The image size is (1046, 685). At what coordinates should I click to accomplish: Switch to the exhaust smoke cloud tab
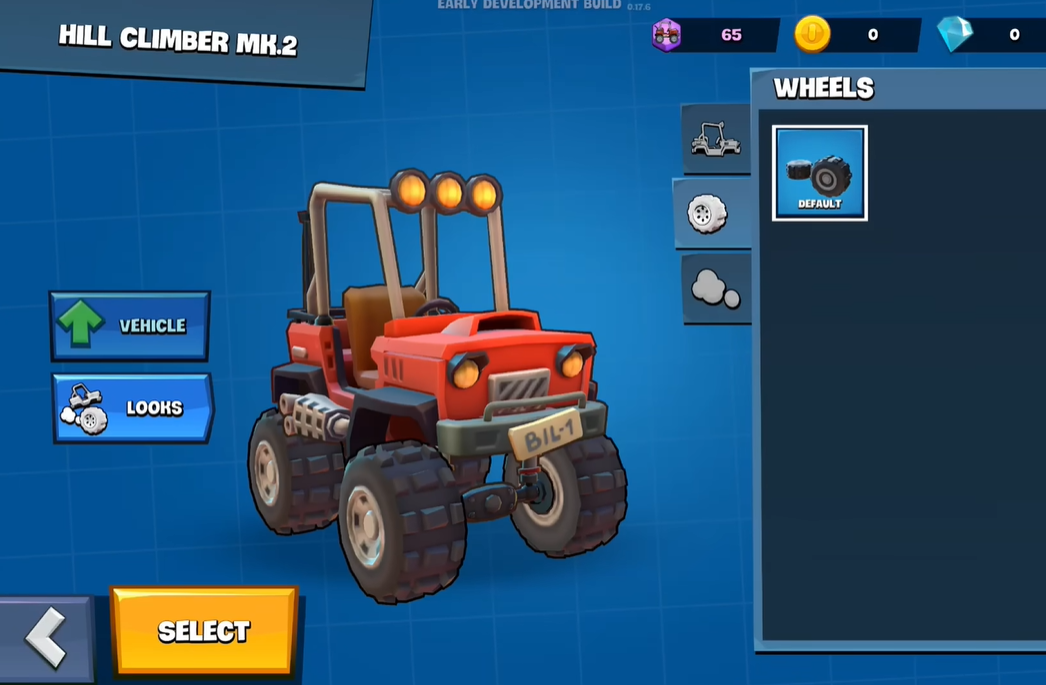tap(716, 289)
